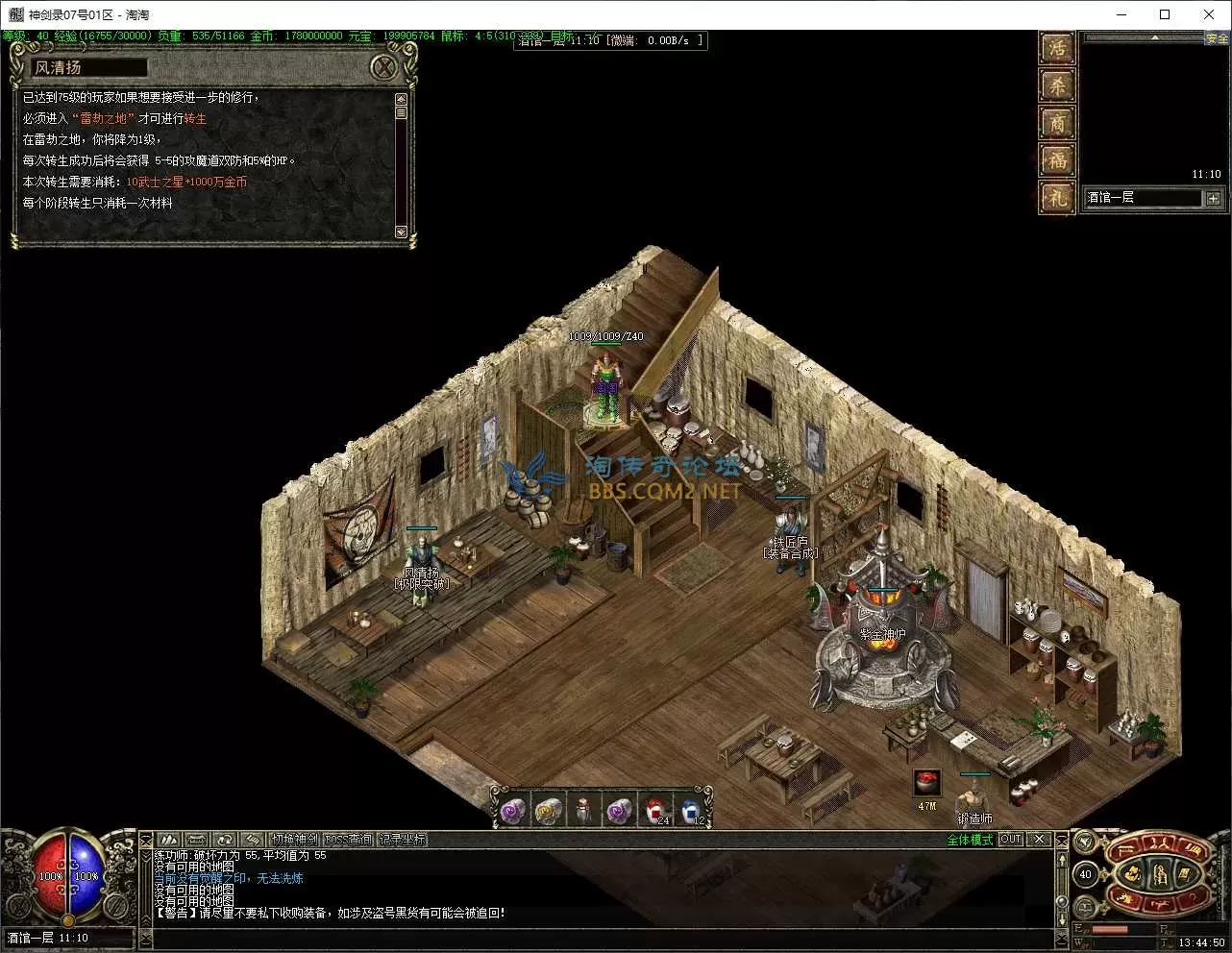Maximize the game window
Viewport: 1232px width, 953px height.
(x=1165, y=14)
